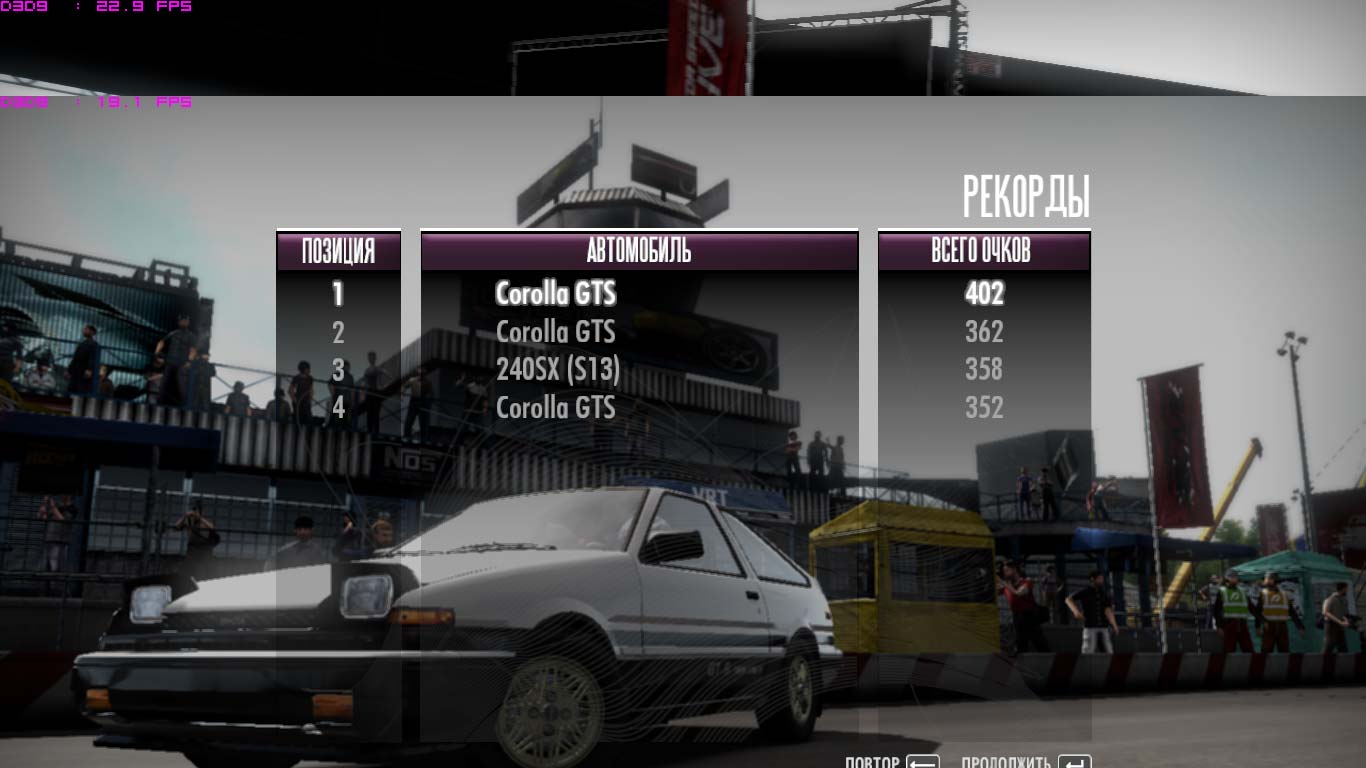Viewport: 1366px width, 768px height.
Task: Pick the fourth-place record with 352 points
Action: pyautogui.click(x=556, y=408)
